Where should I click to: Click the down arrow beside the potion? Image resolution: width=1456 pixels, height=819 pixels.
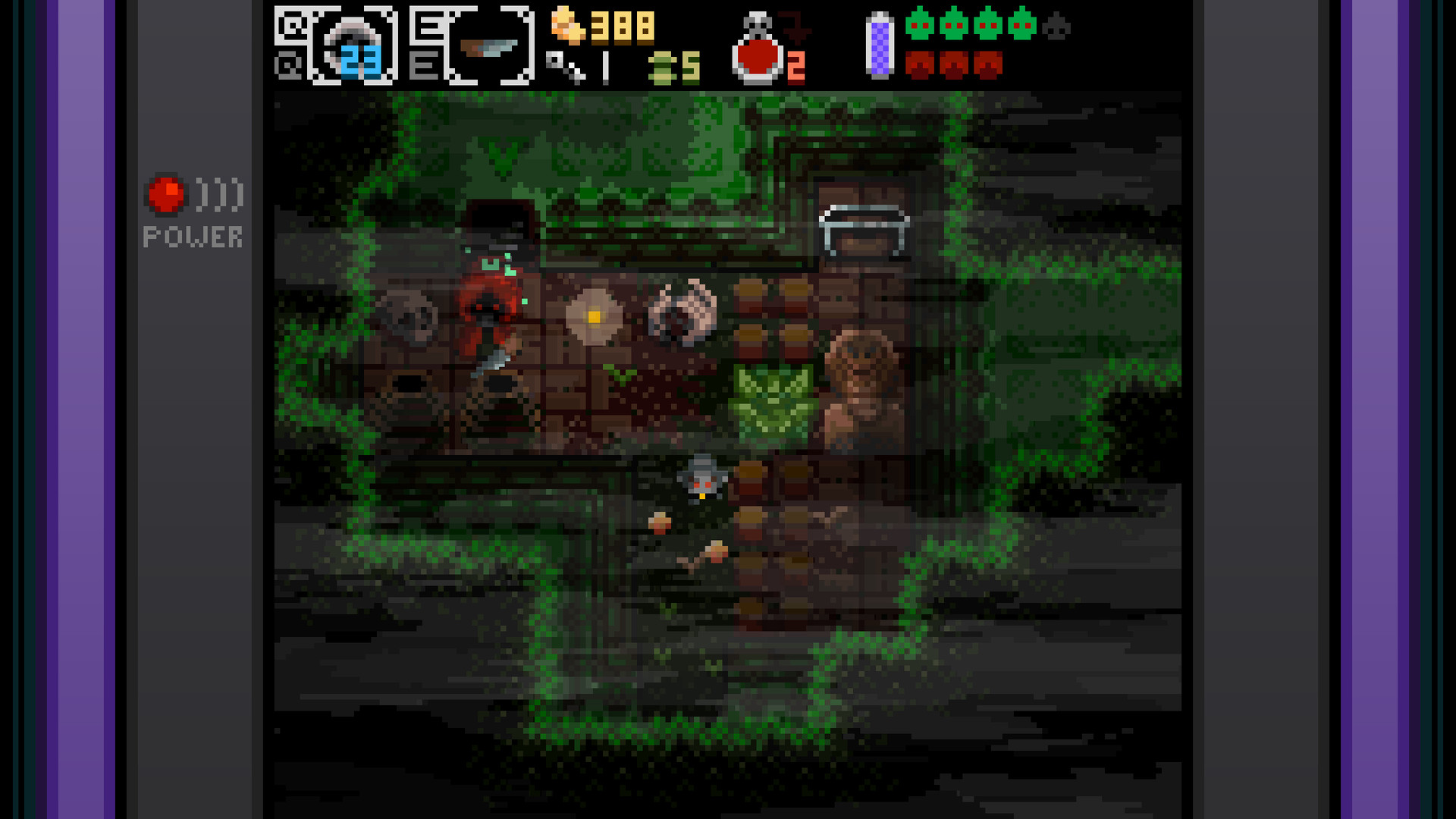click(796, 25)
